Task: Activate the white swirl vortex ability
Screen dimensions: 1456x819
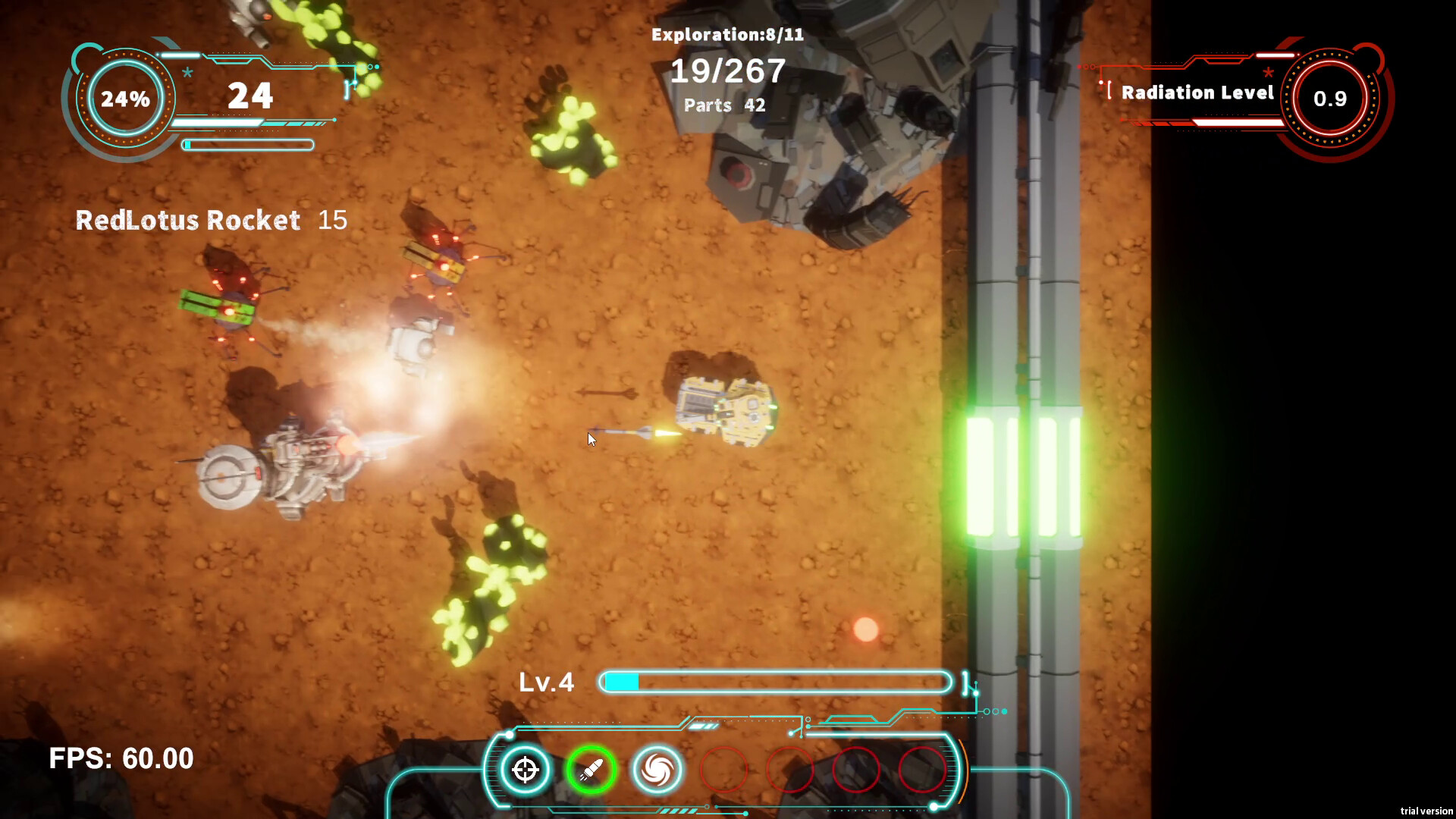Action: pos(657,770)
